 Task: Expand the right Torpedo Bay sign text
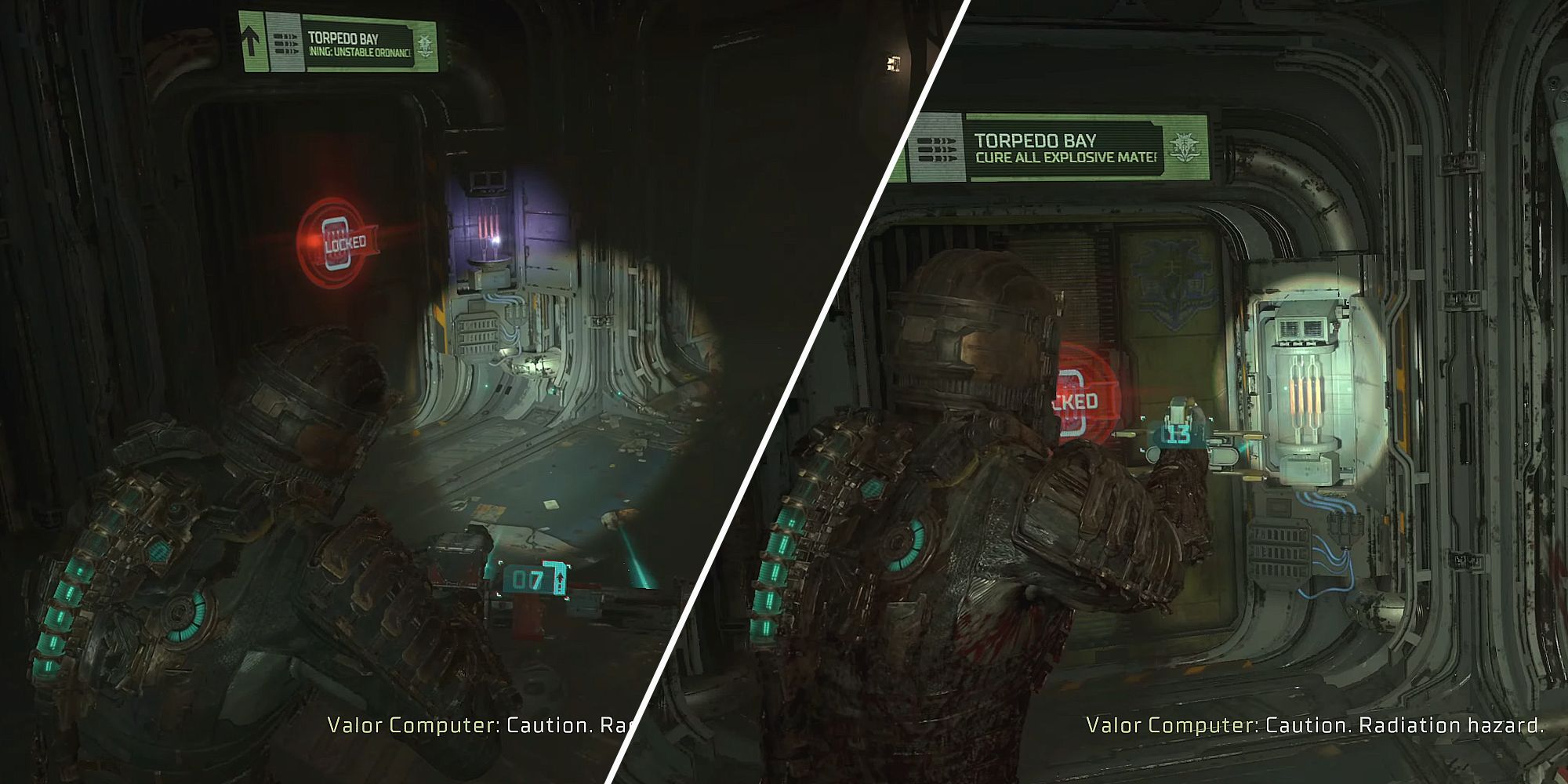pyautogui.click(x=1066, y=149)
